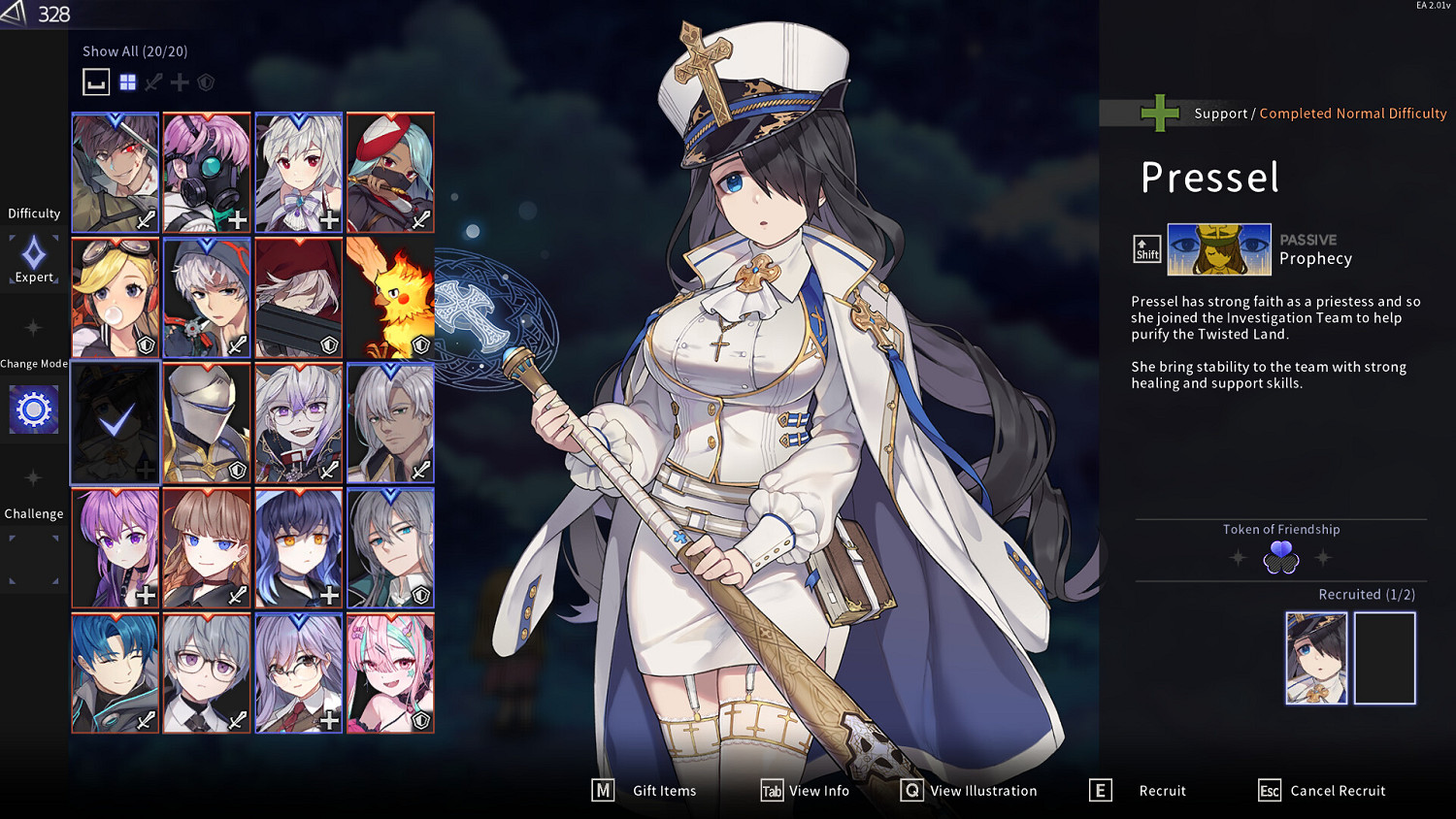
Task: Select the plus filter for support characters
Action: [179, 82]
